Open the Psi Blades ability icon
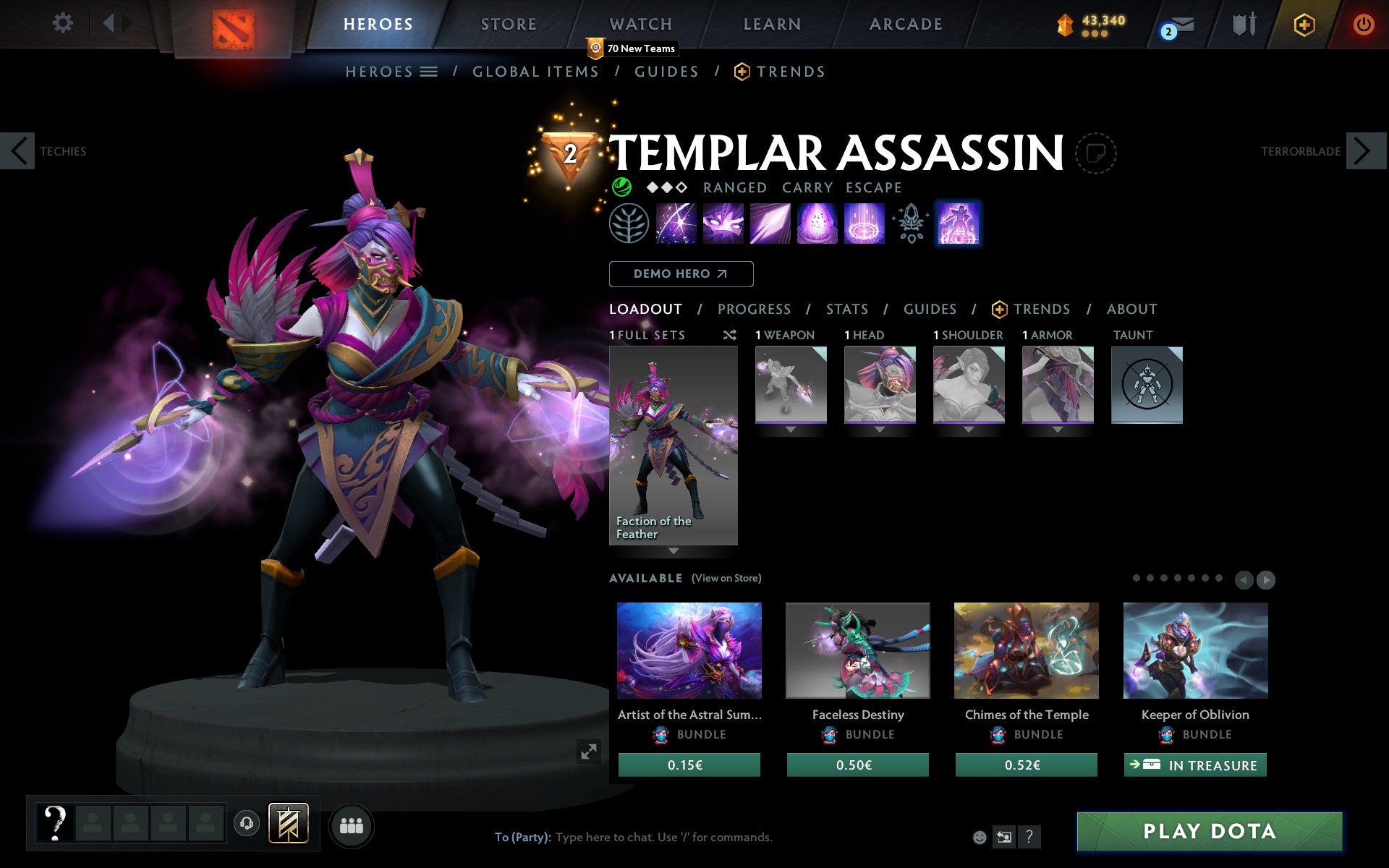Image resolution: width=1389 pixels, height=868 pixels. (x=769, y=224)
